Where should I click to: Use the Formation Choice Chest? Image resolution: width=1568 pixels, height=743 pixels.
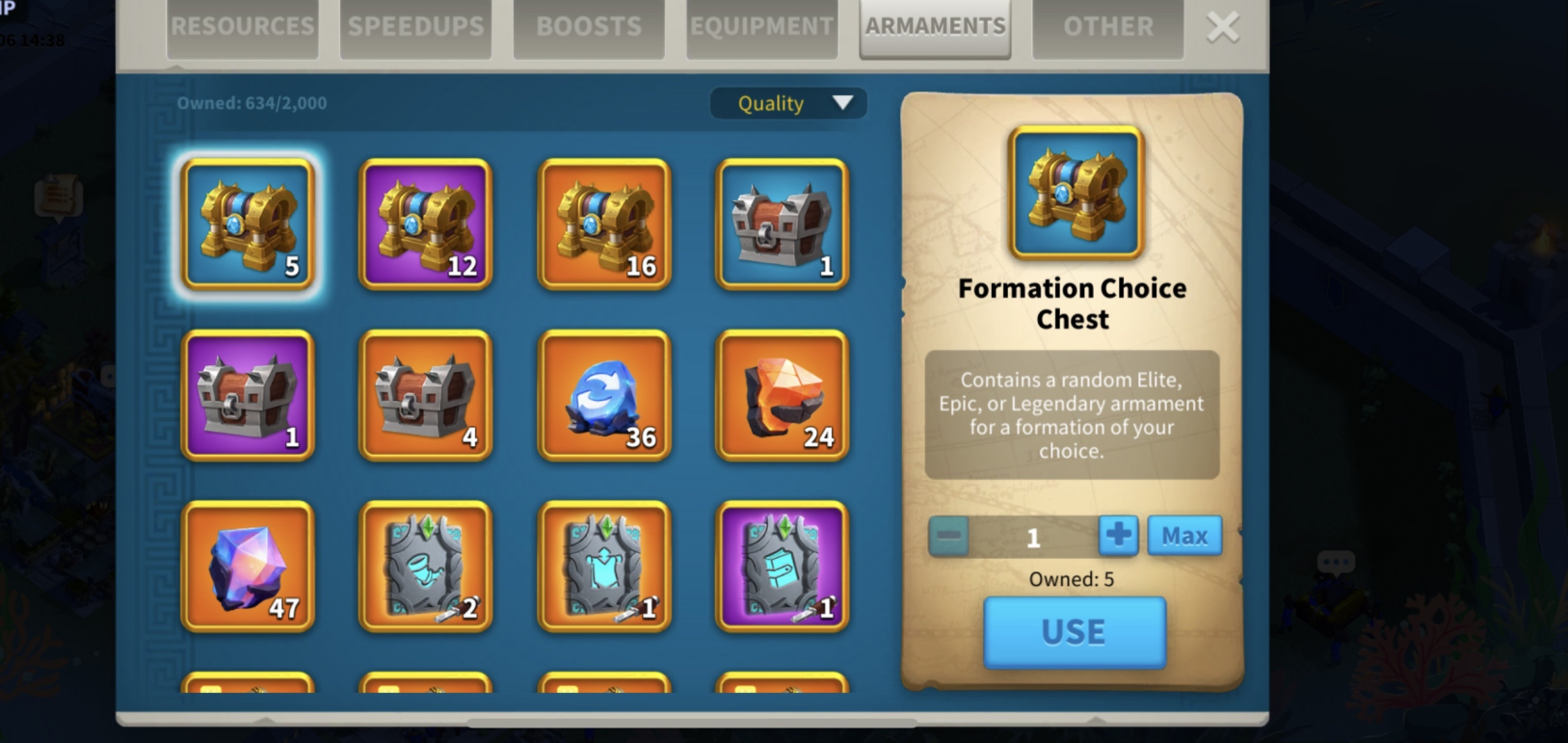pos(1075,632)
